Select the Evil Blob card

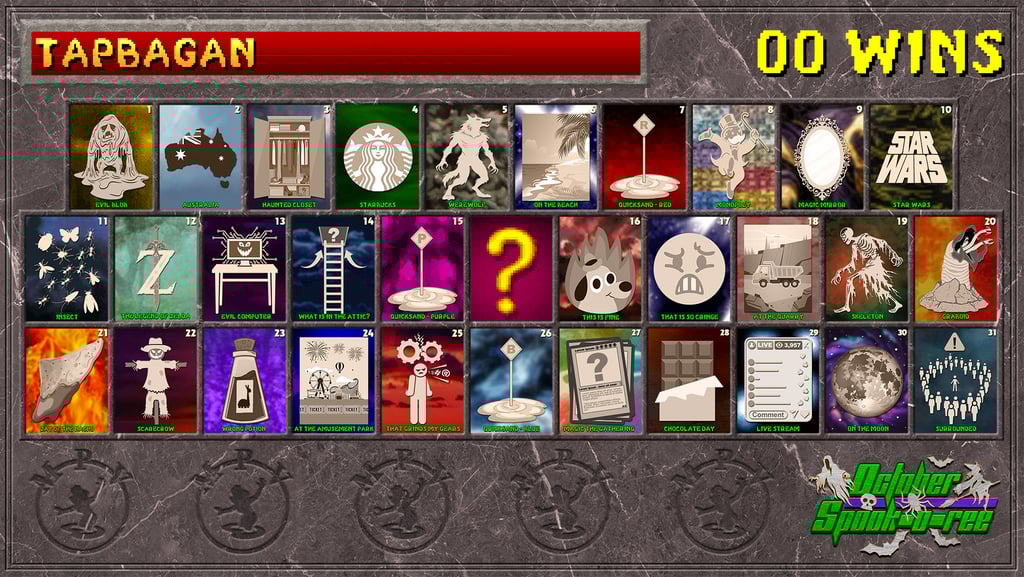pos(112,156)
